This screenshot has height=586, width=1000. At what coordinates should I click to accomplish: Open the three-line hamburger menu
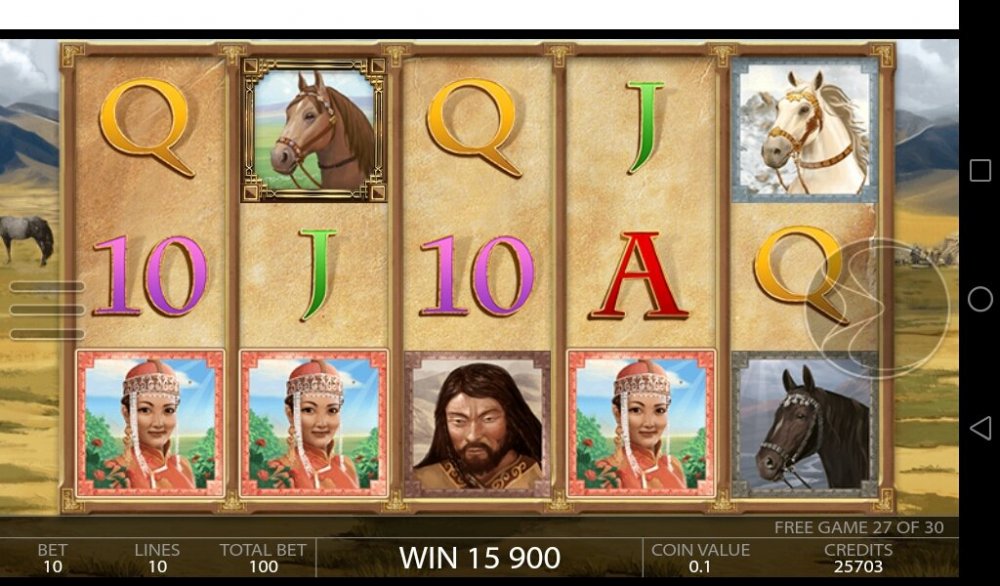click(46, 310)
